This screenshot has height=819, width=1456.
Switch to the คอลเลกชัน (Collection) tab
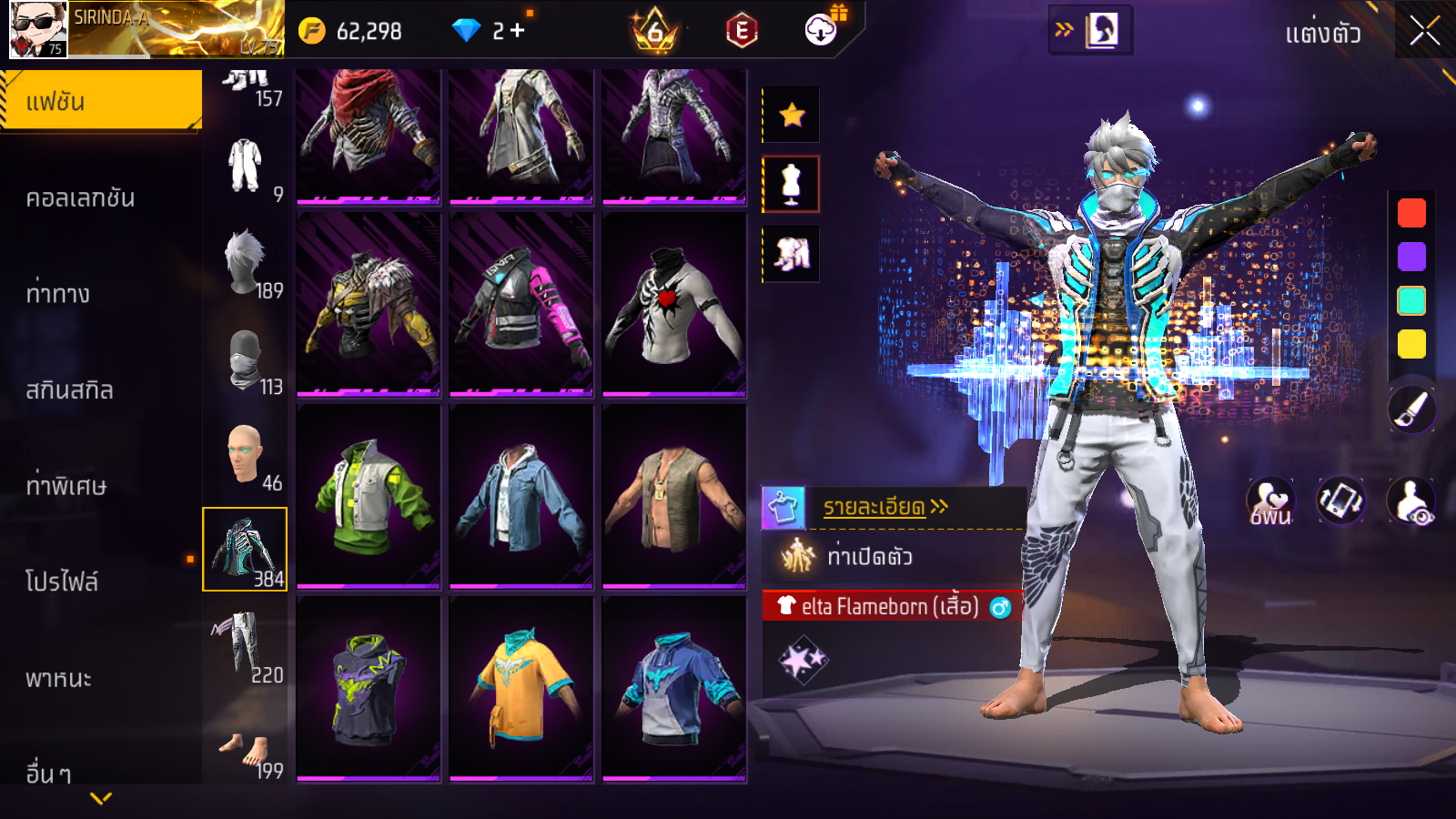pyautogui.click(x=81, y=197)
